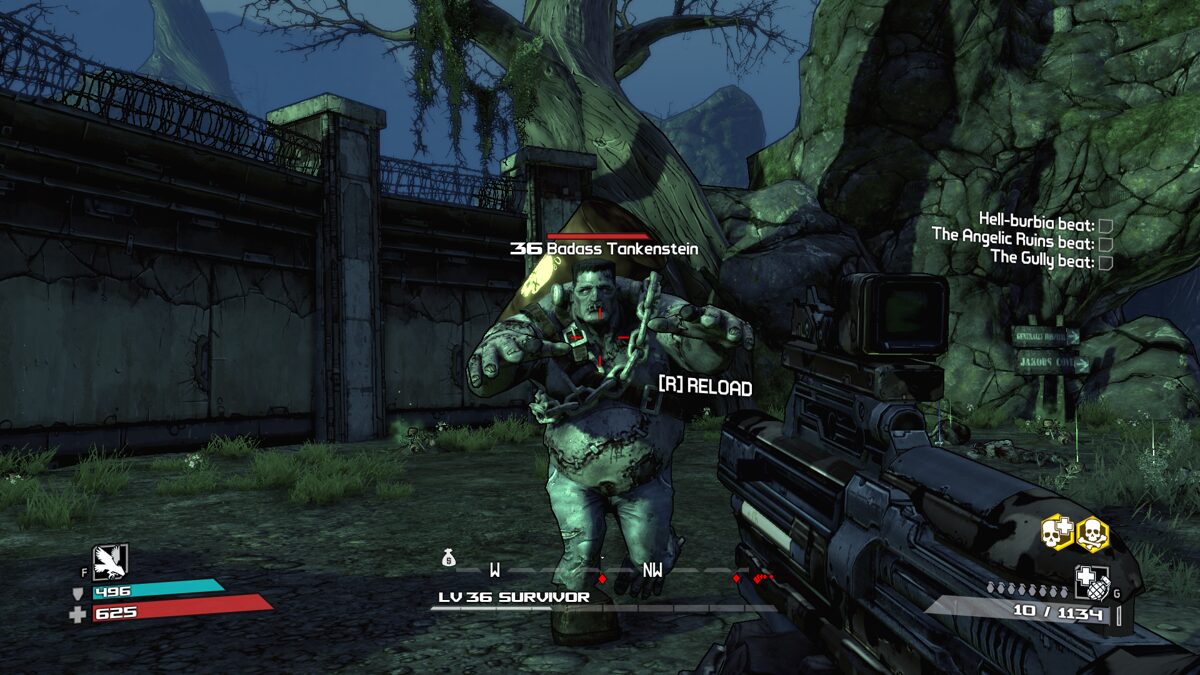
Task: Tick the Hell-burbia beat objective checkbox
Action: [1106, 225]
